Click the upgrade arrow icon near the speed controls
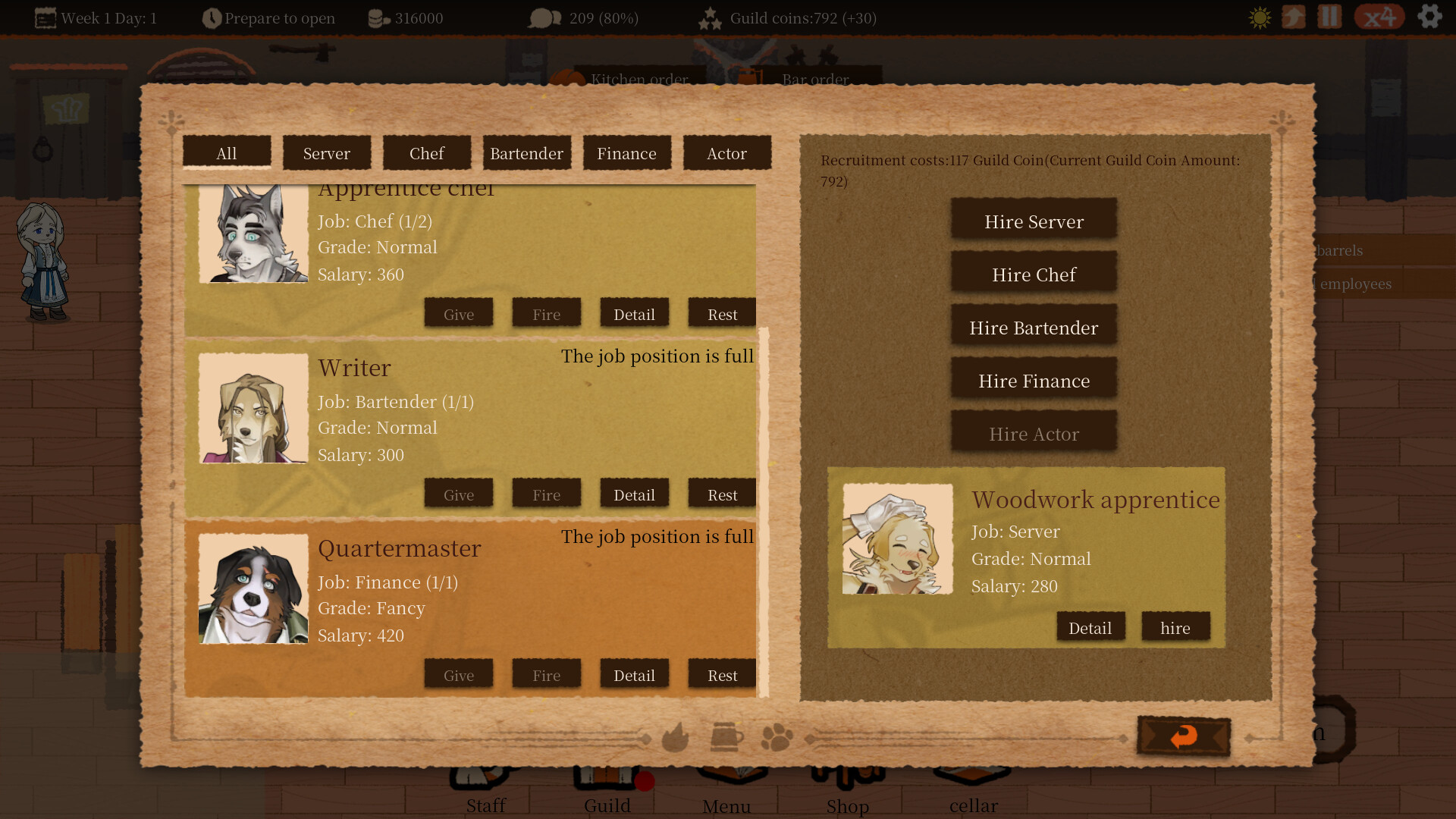Screen dimensions: 1456x819 pos(1294,17)
